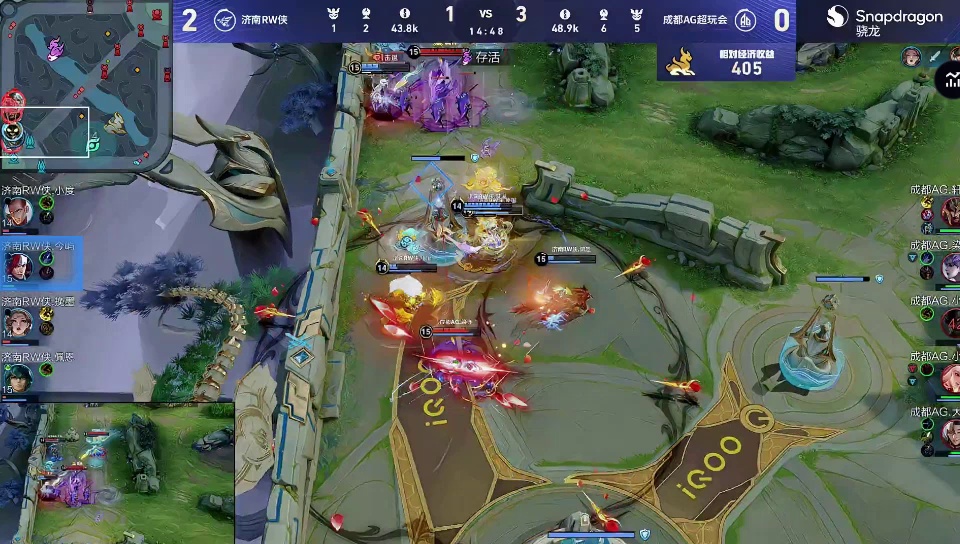Select the highlighted 济南RW侠.今屿 player card

tap(18, 266)
